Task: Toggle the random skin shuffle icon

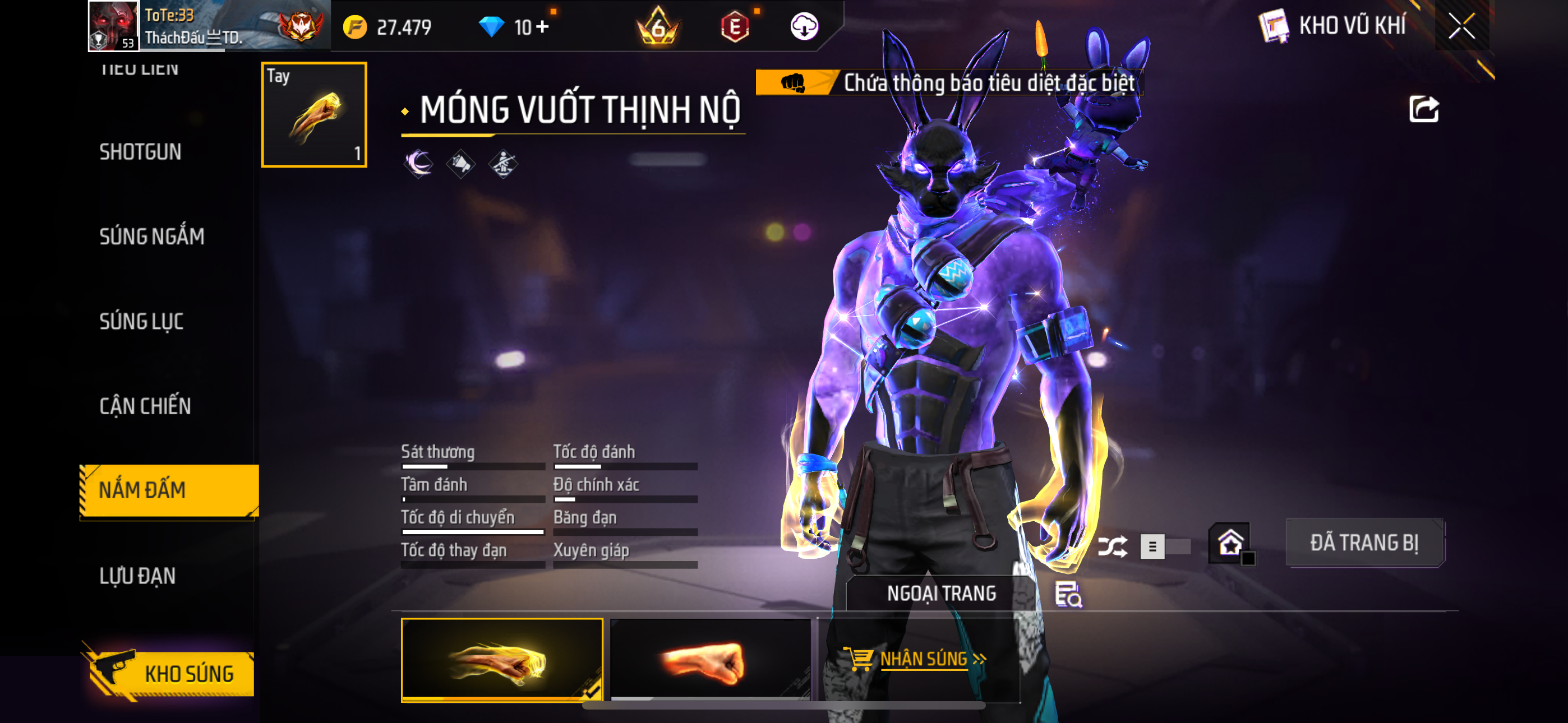Action: pyautogui.click(x=1112, y=546)
